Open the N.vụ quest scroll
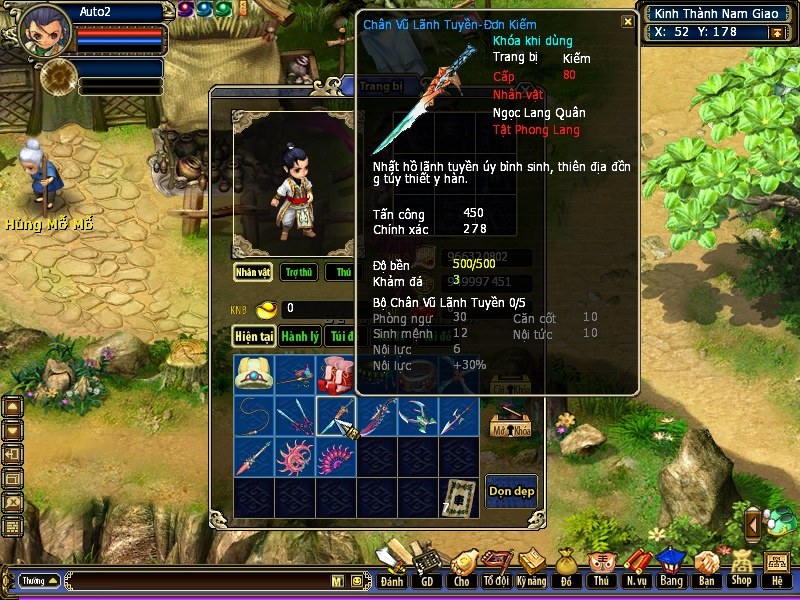Viewport: 800px width, 600px height. (635, 566)
